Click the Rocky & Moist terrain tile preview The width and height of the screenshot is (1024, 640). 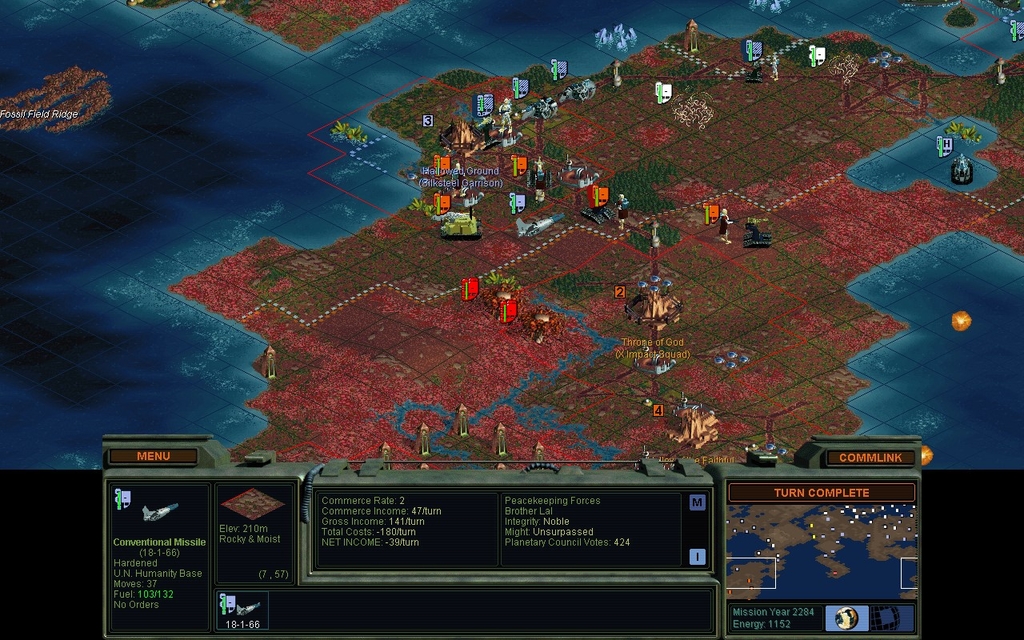pos(252,504)
